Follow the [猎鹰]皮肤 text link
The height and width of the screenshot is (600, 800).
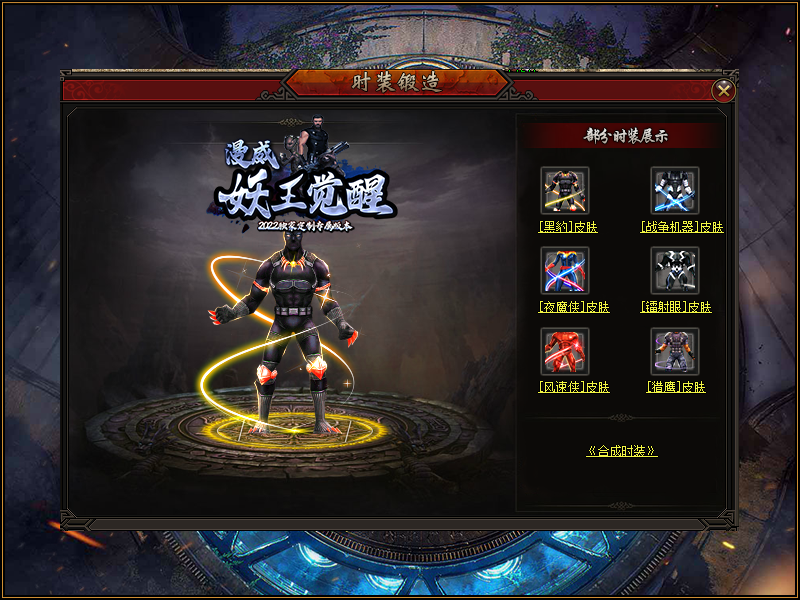tap(676, 387)
